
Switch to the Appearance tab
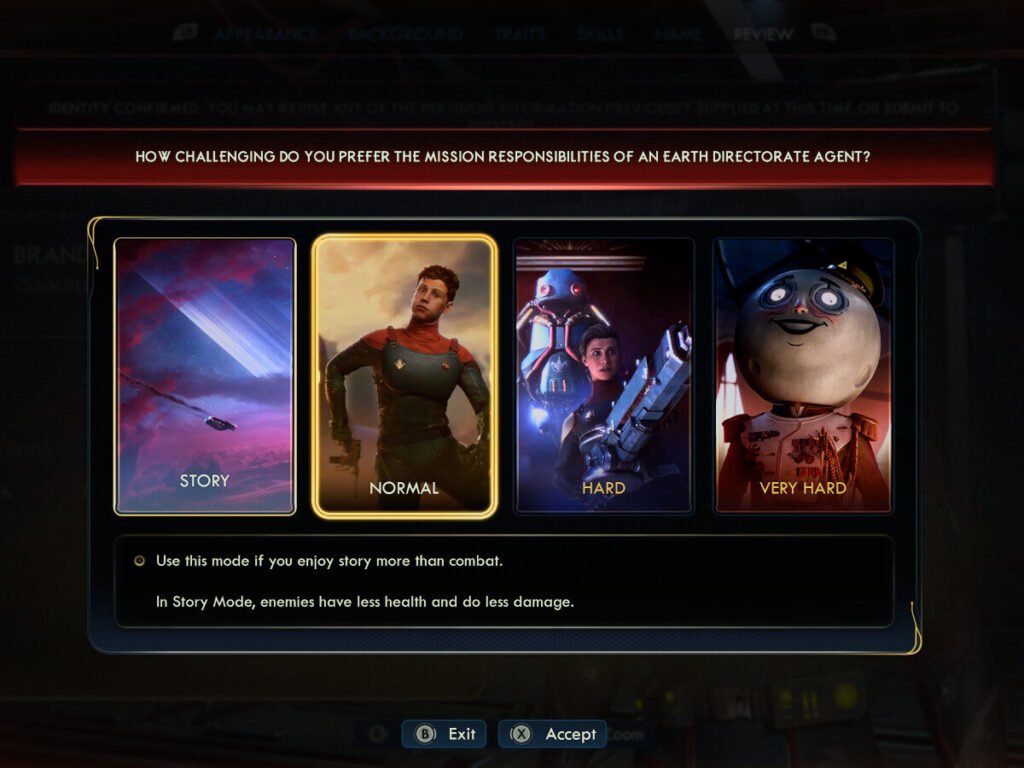(265, 34)
